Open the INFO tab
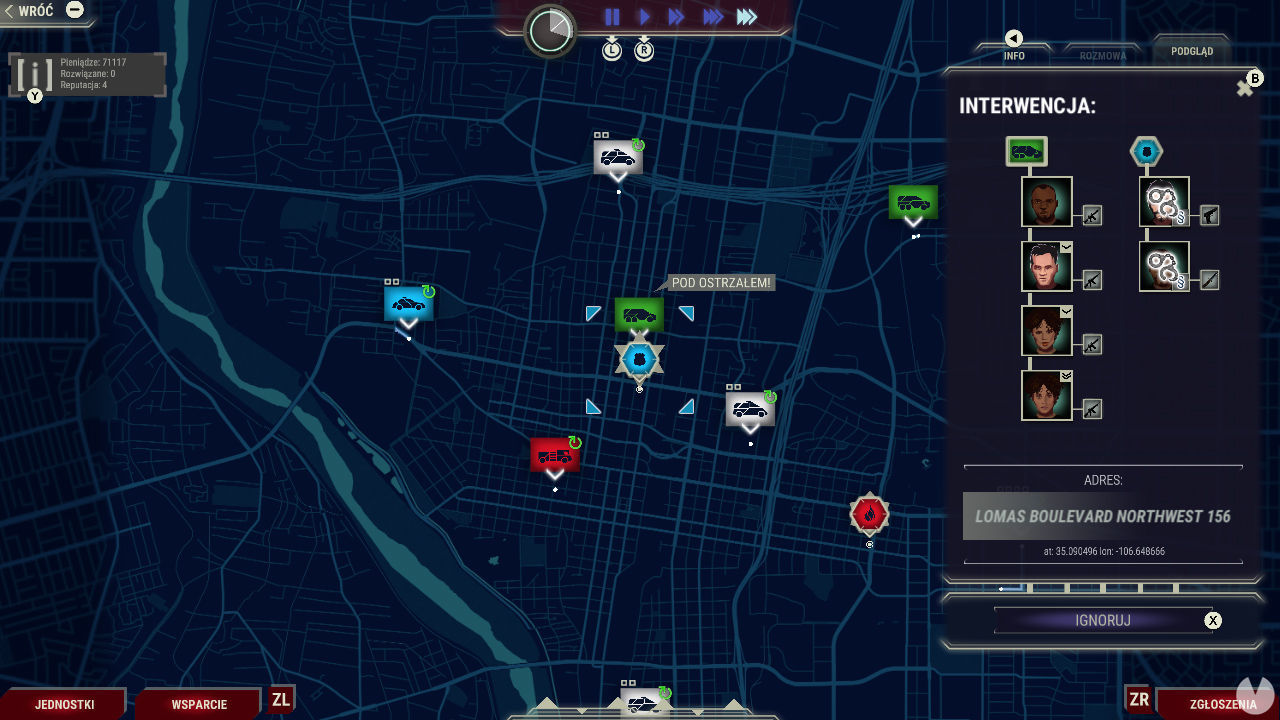This screenshot has height=720, width=1280. pos(1013,55)
